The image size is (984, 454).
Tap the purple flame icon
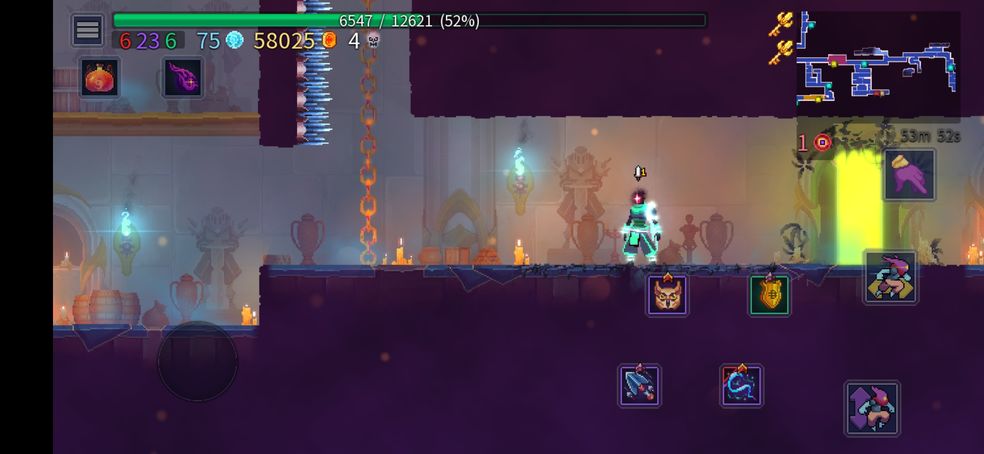click(183, 78)
